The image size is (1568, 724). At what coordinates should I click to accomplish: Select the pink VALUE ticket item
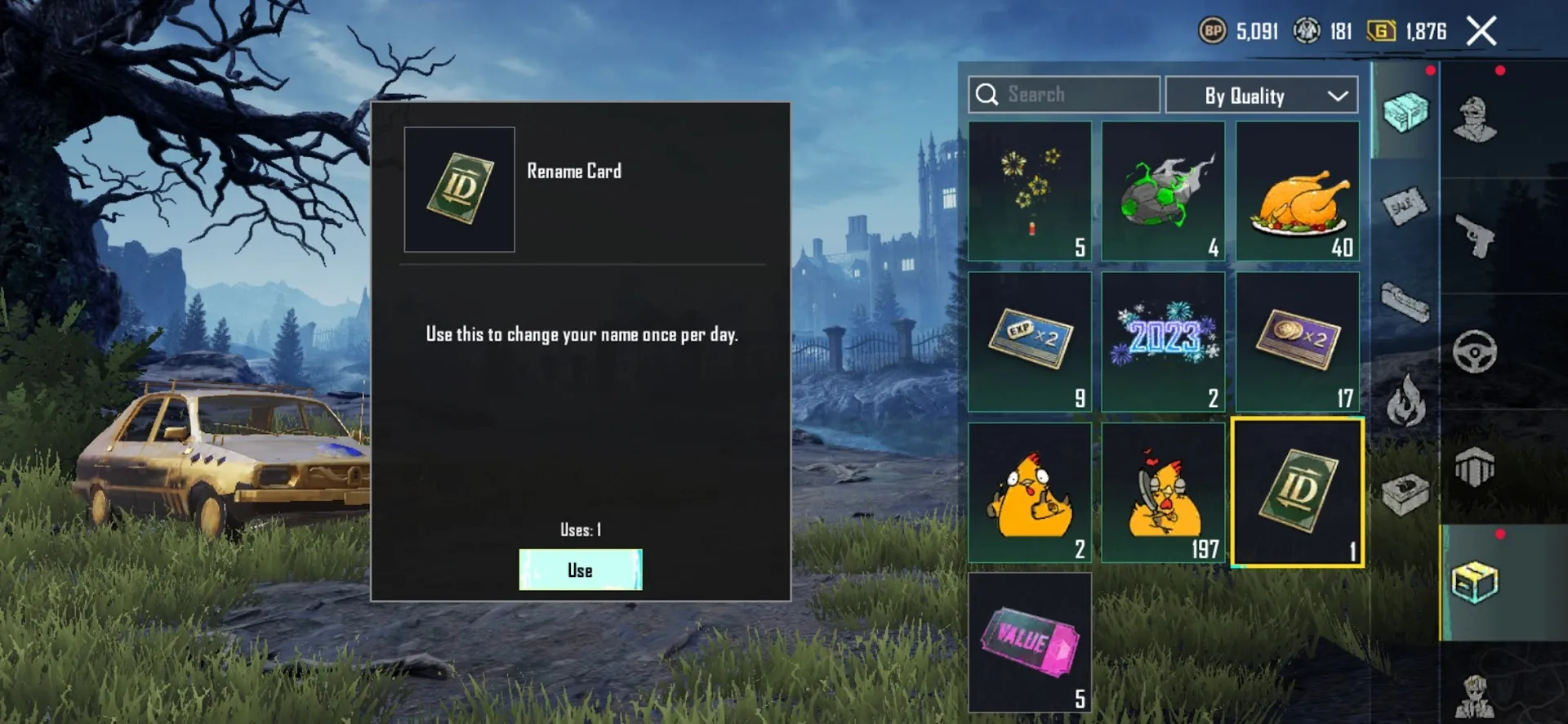(1029, 642)
